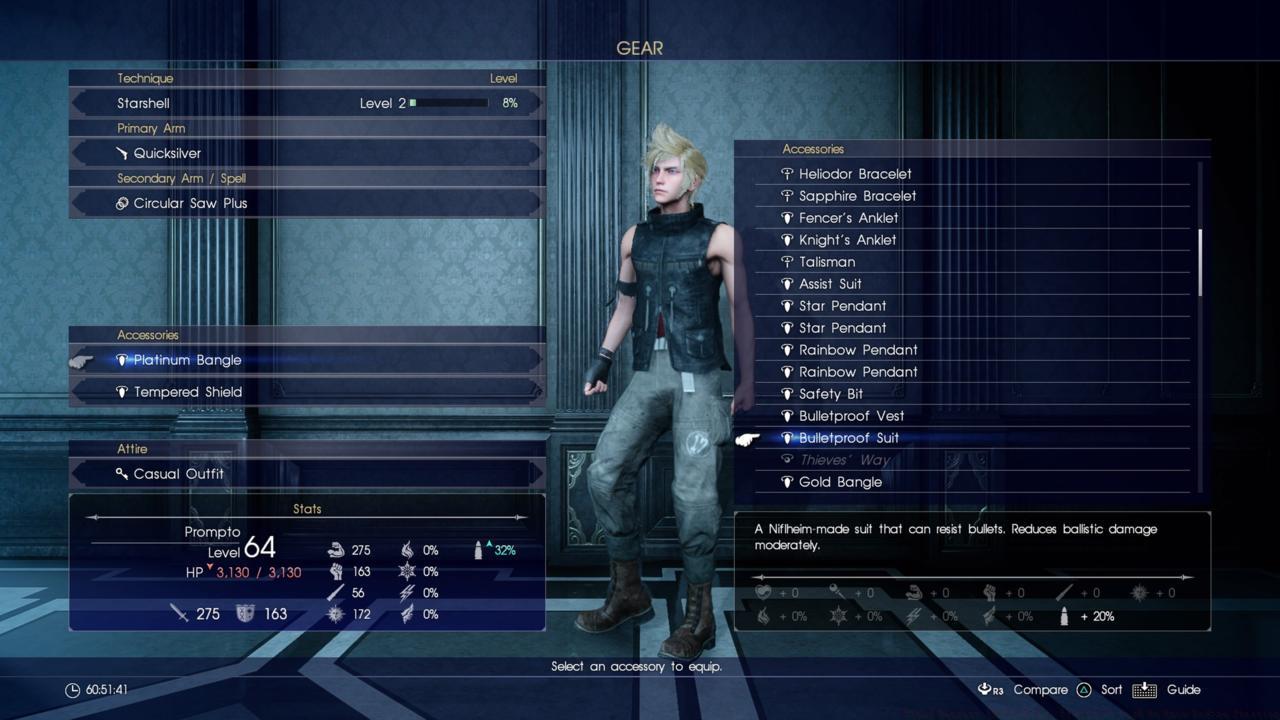Click the accessories list scrollbar

point(1200,262)
